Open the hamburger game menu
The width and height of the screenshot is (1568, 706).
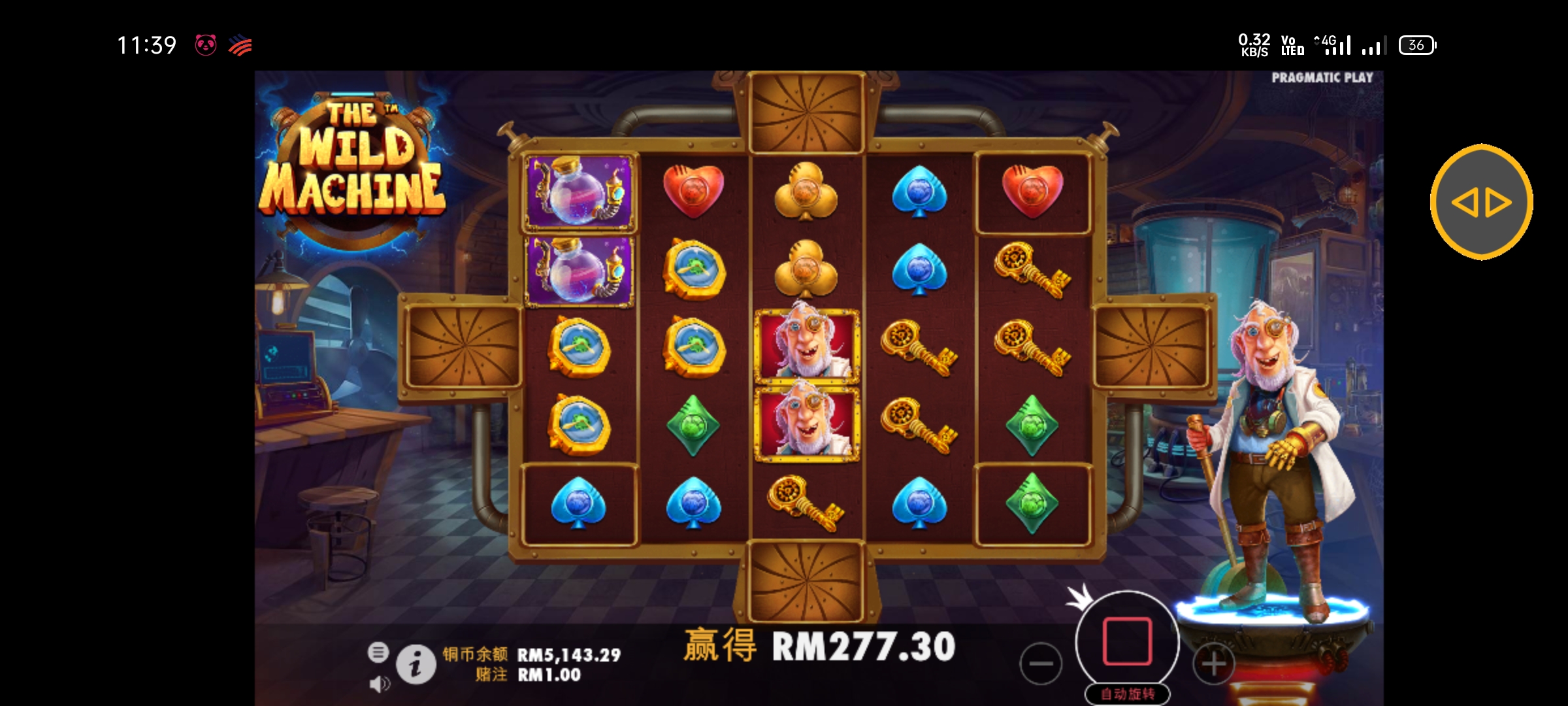click(x=379, y=652)
